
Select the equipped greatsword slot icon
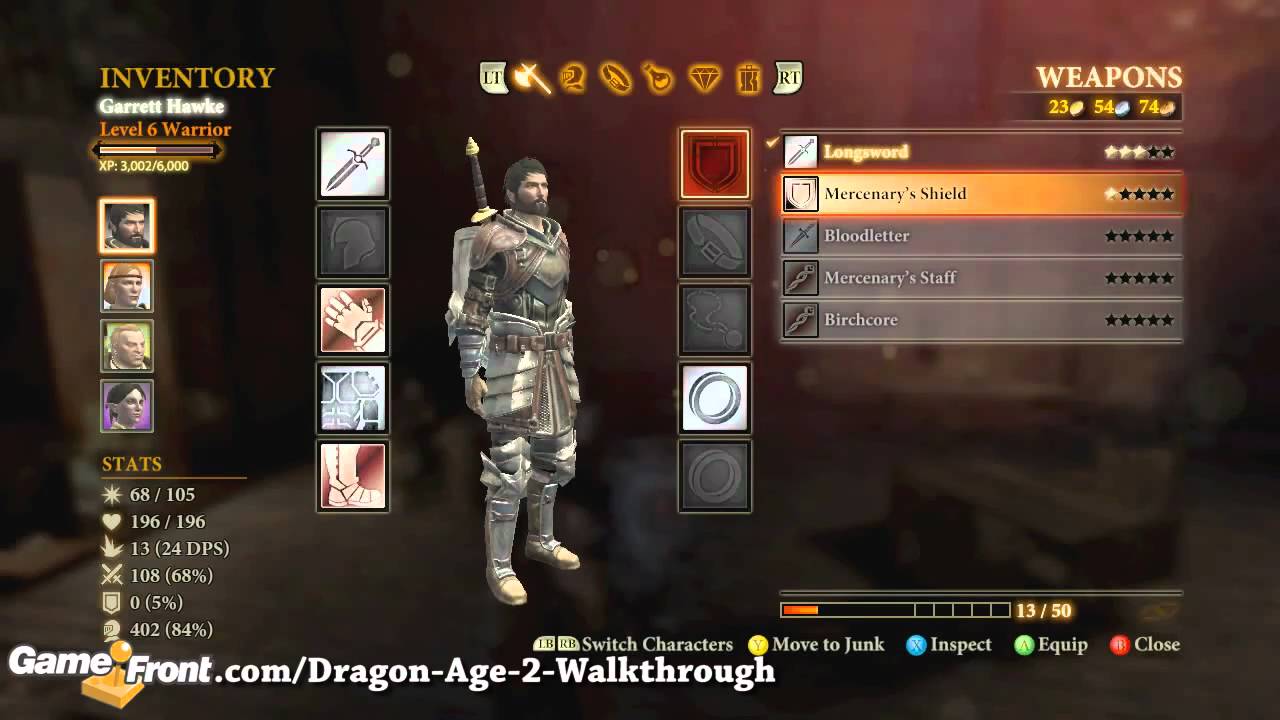click(353, 163)
